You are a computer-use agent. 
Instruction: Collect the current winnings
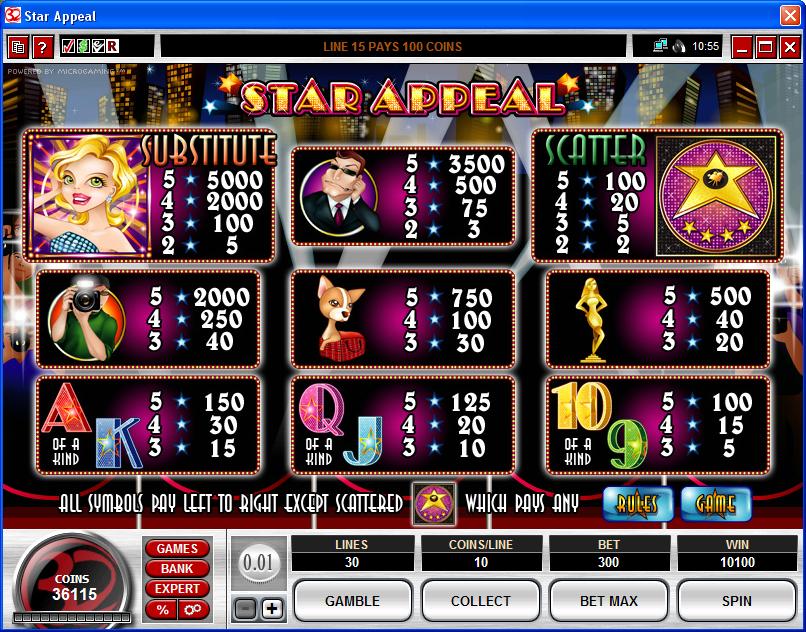point(480,601)
